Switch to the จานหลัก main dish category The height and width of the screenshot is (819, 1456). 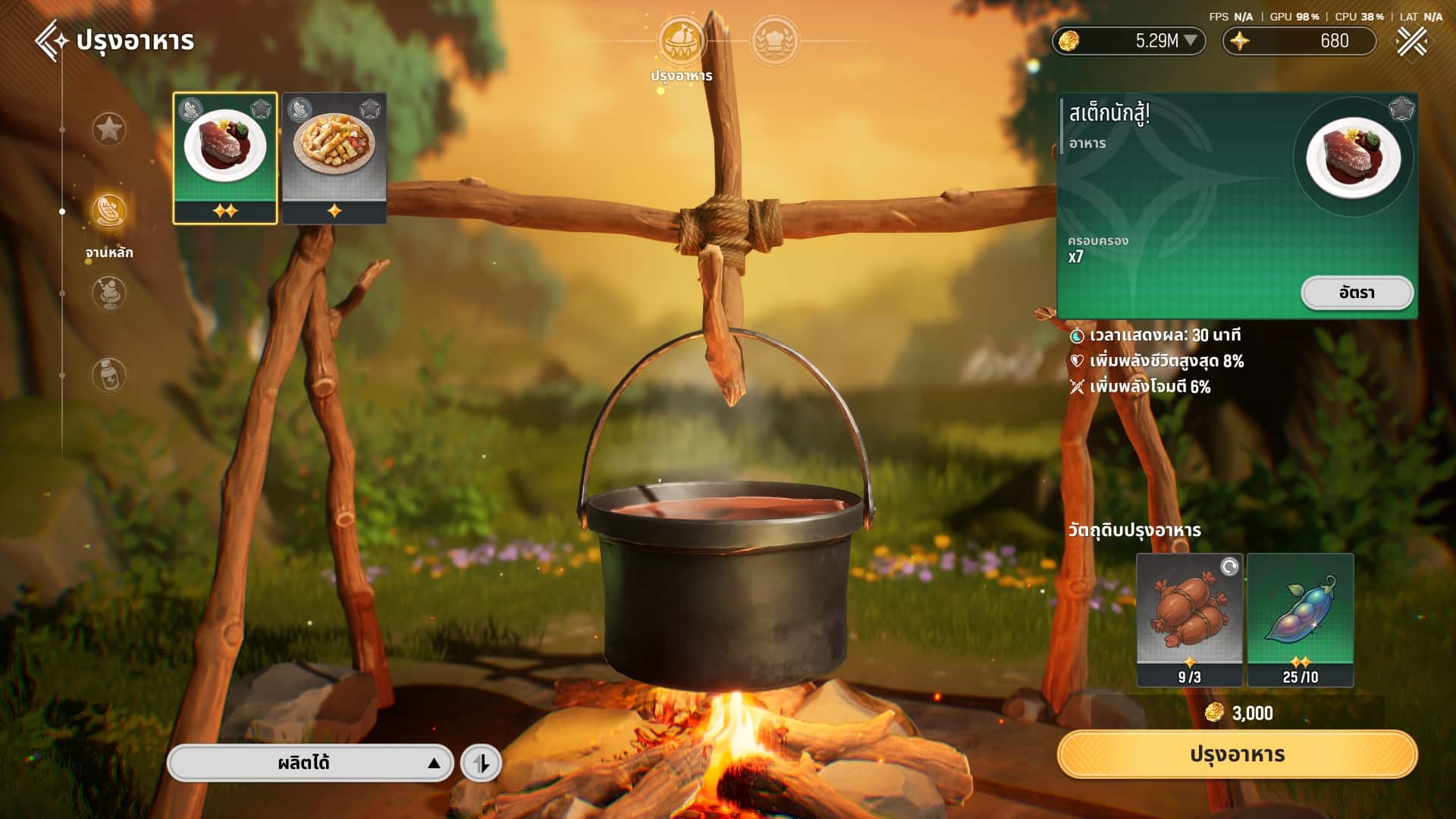(x=109, y=212)
